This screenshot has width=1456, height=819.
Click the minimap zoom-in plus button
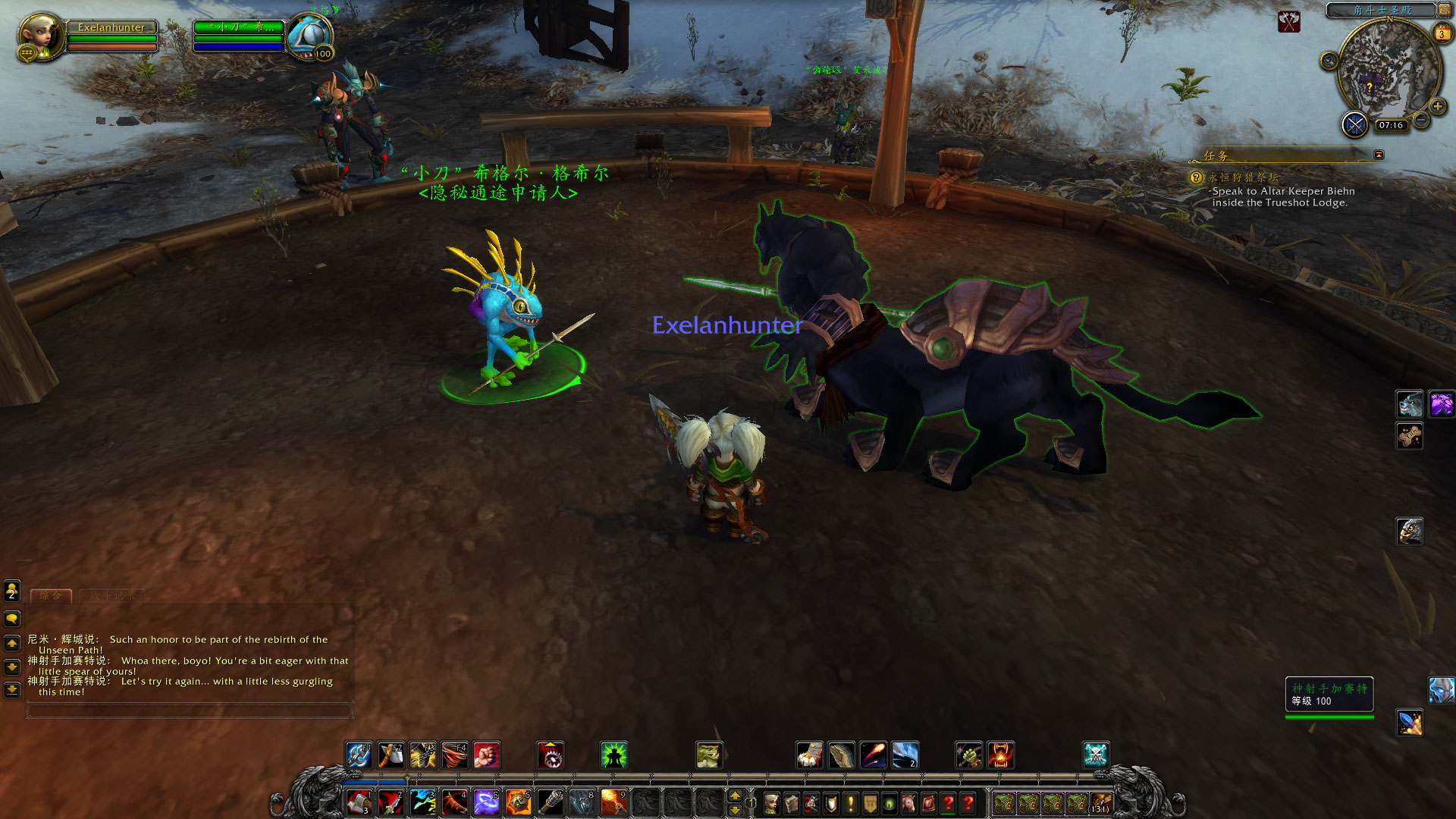(x=1437, y=107)
